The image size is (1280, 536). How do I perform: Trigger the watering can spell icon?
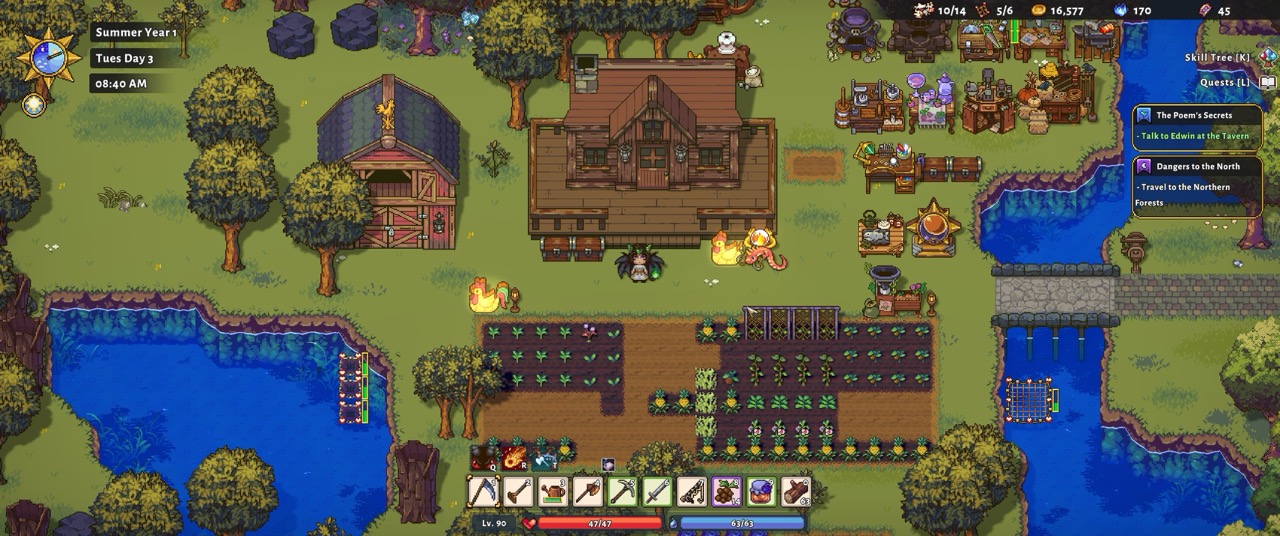545,458
